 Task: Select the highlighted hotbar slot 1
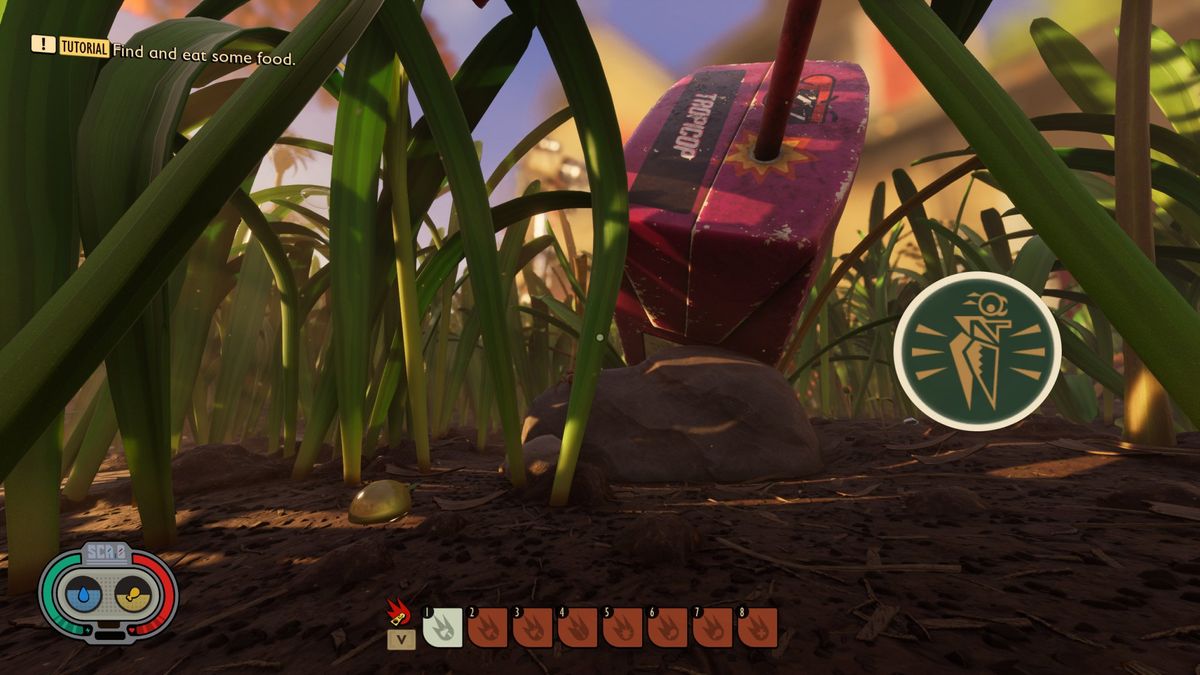pos(443,628)
